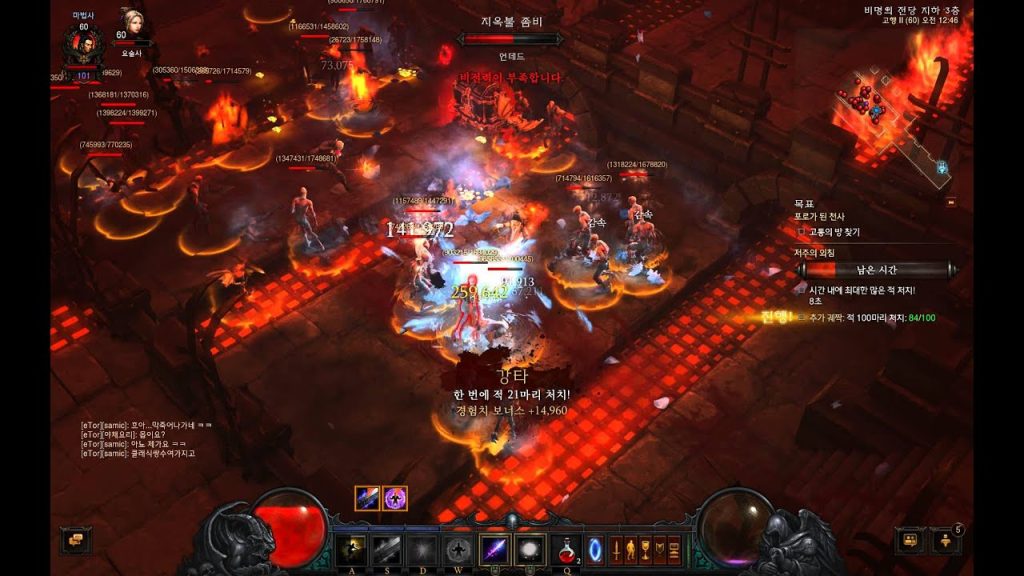Select the wizard player portrait
1024x576 pixels.
[x=83, y=43]
